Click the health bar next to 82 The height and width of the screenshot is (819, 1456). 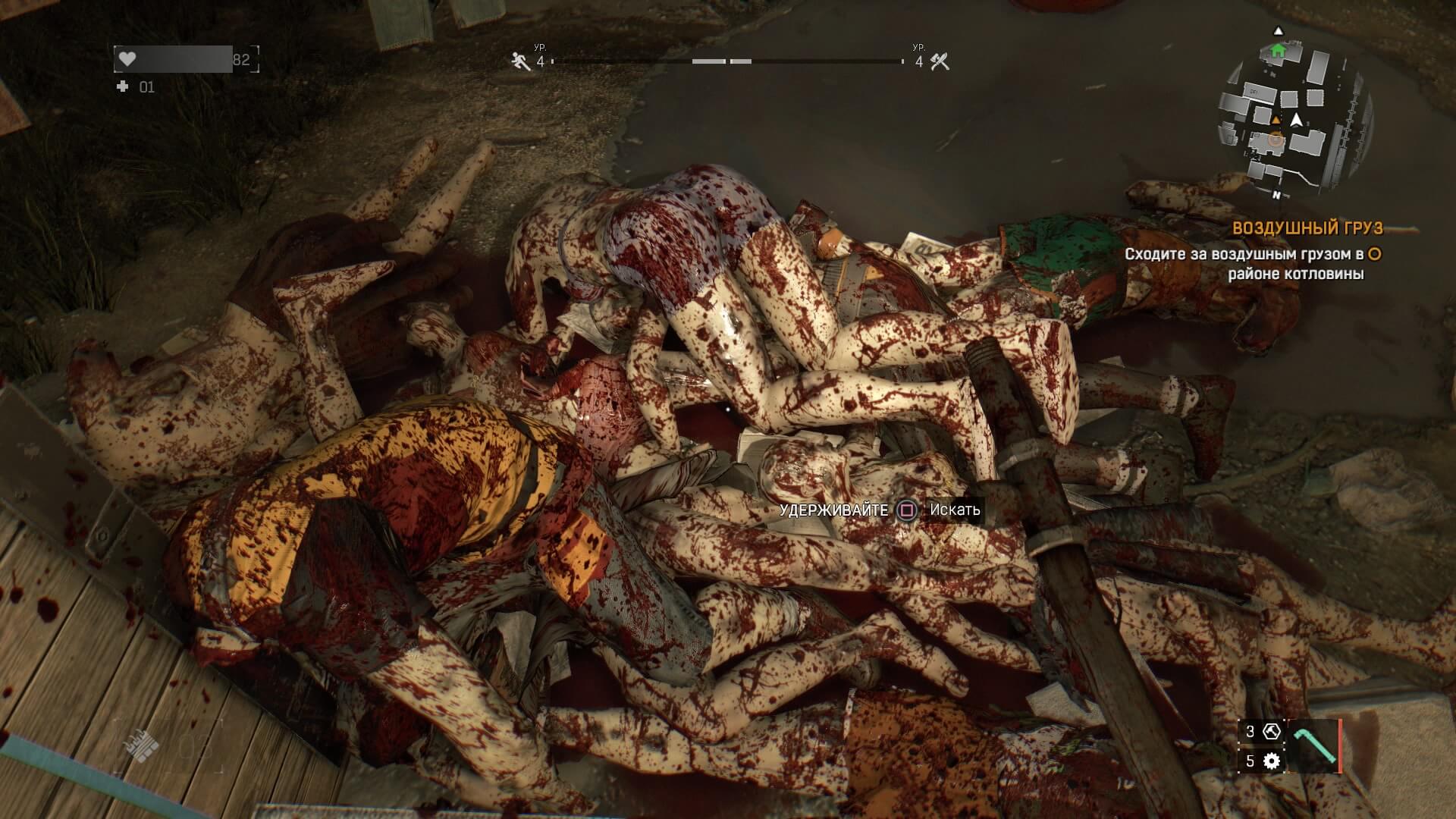click(174, 58)
